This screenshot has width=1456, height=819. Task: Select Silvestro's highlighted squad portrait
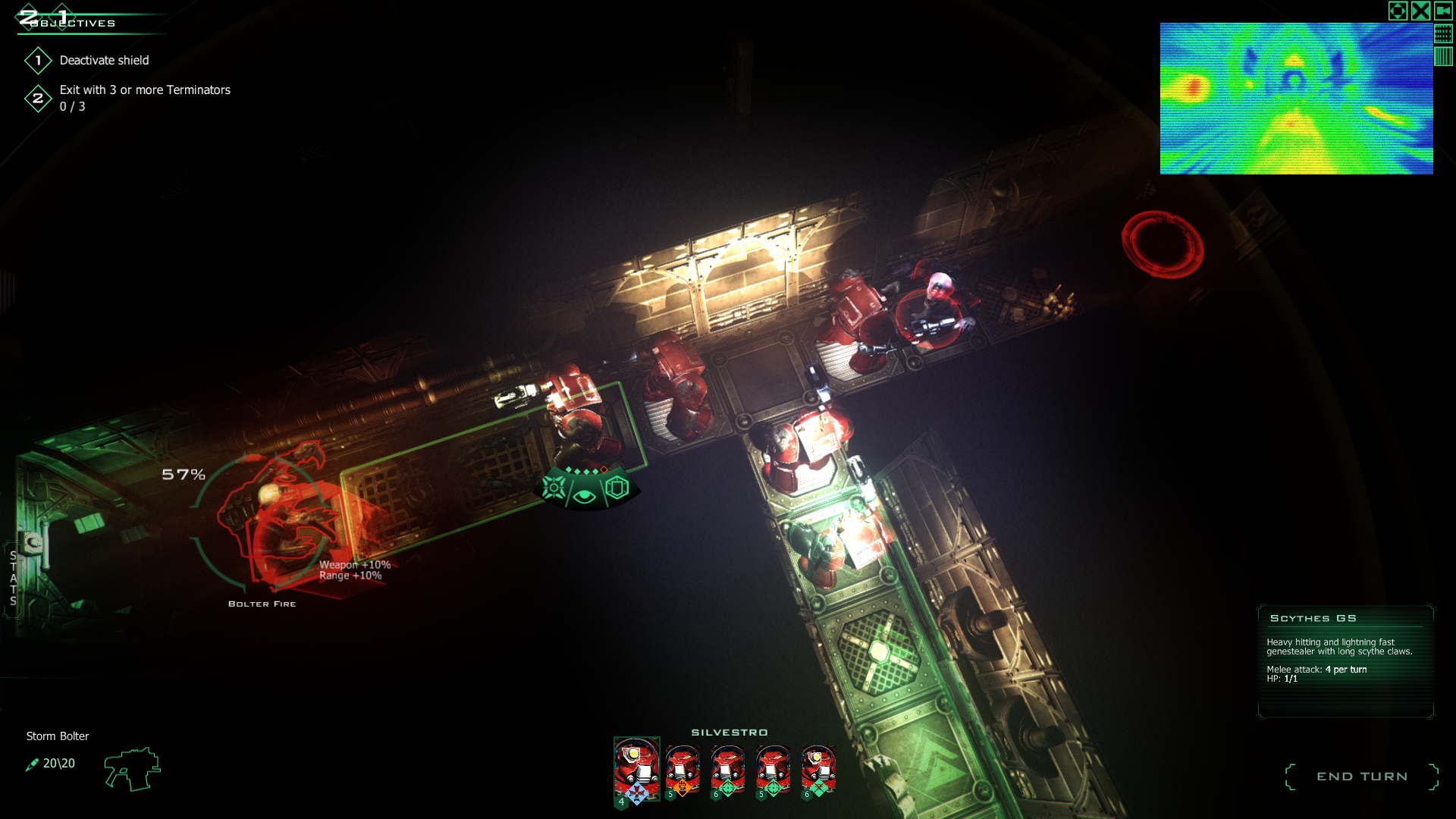[x=637, y=767]
